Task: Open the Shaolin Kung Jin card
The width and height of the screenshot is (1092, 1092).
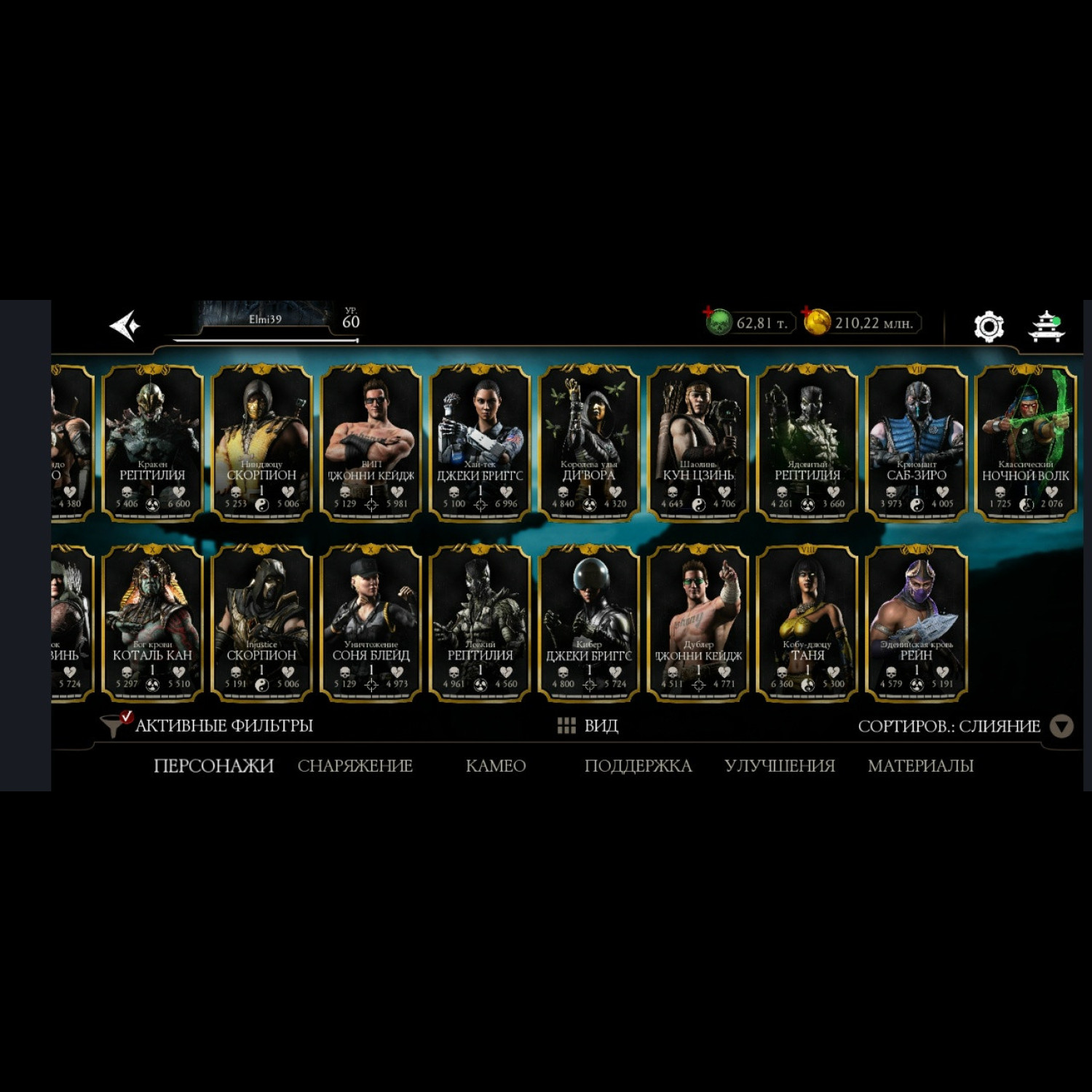Action: tap(698, 443)
